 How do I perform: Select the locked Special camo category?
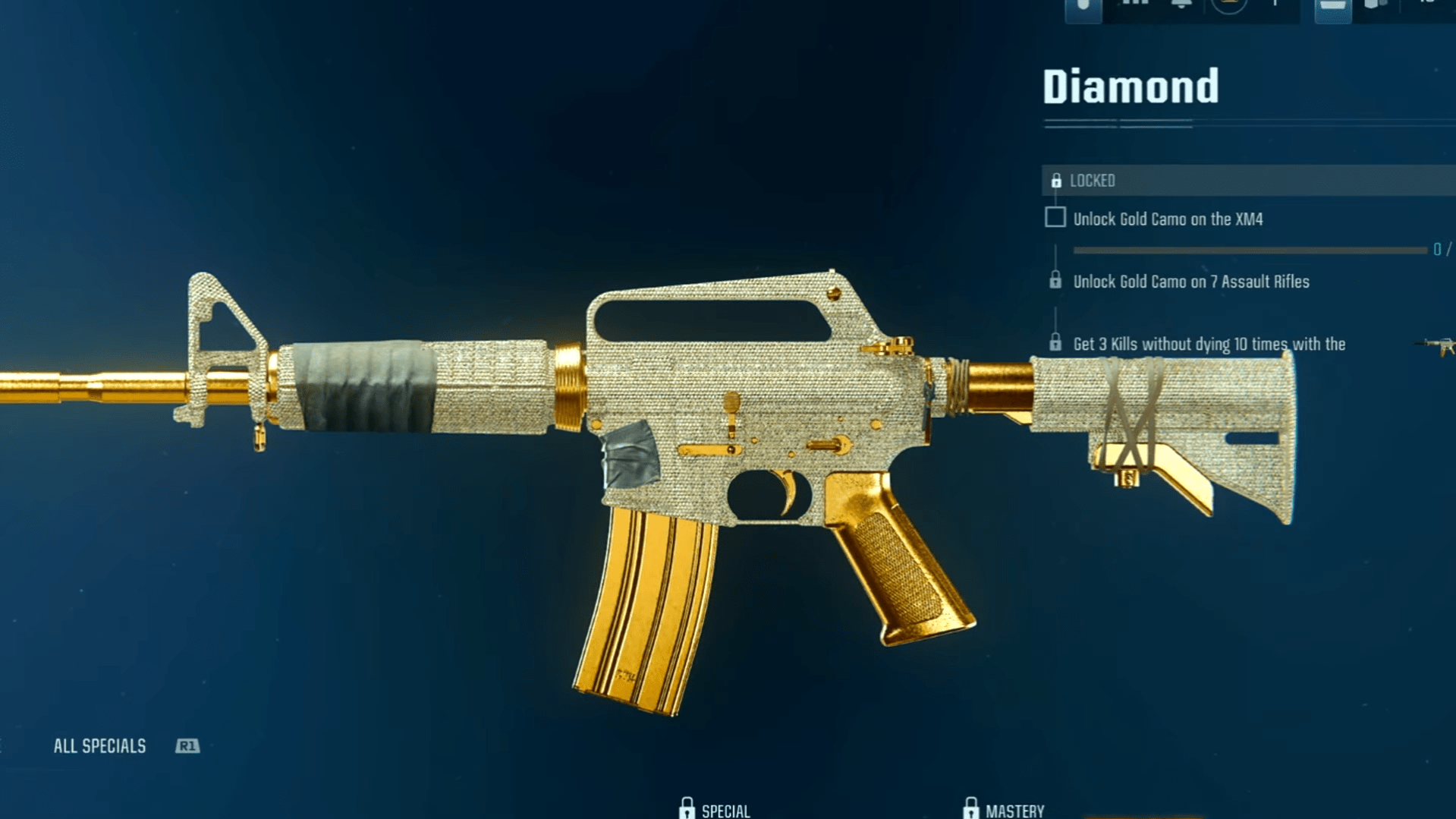[715, 810]
